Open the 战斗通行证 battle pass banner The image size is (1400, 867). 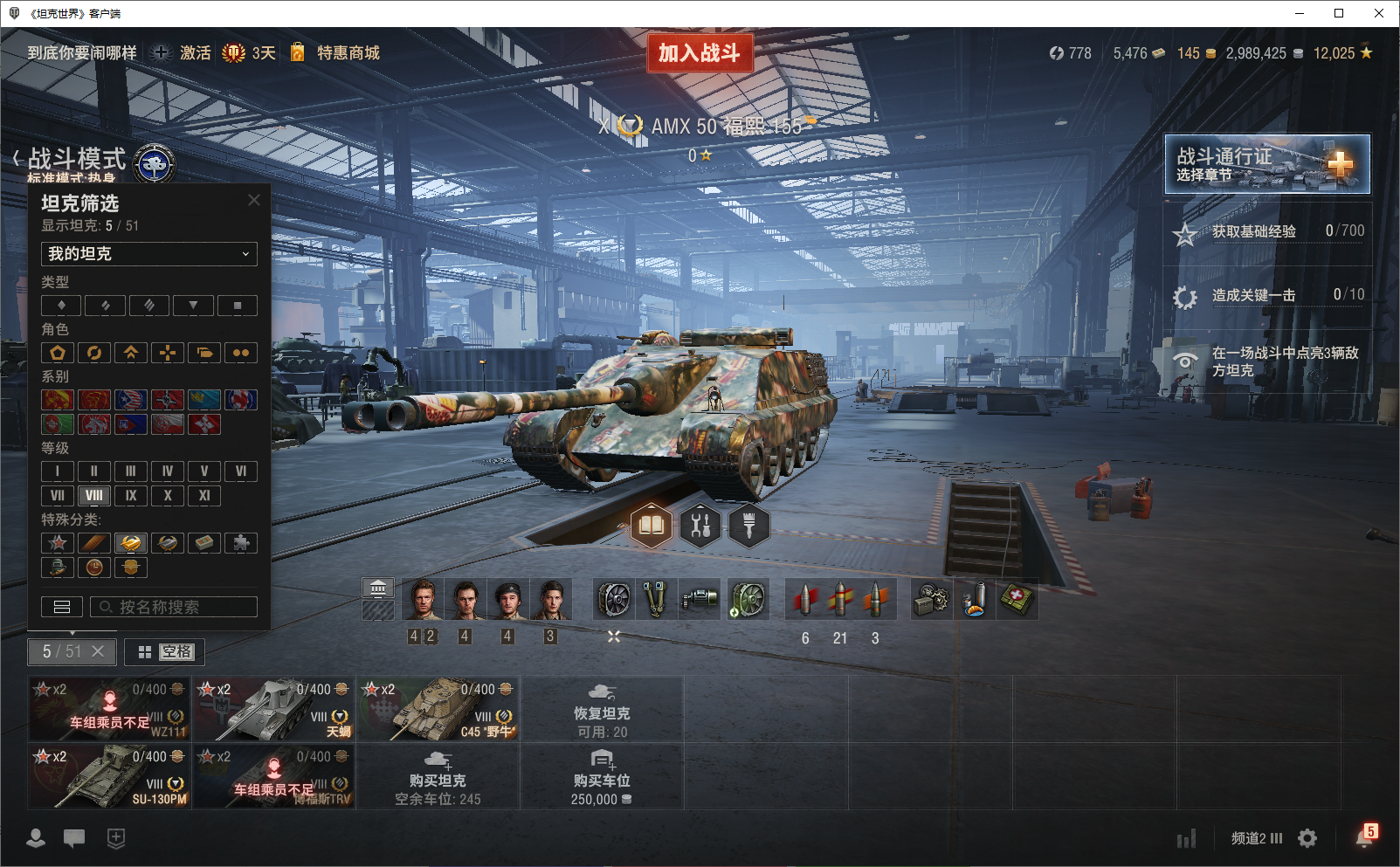click(x=1266, y=164)
